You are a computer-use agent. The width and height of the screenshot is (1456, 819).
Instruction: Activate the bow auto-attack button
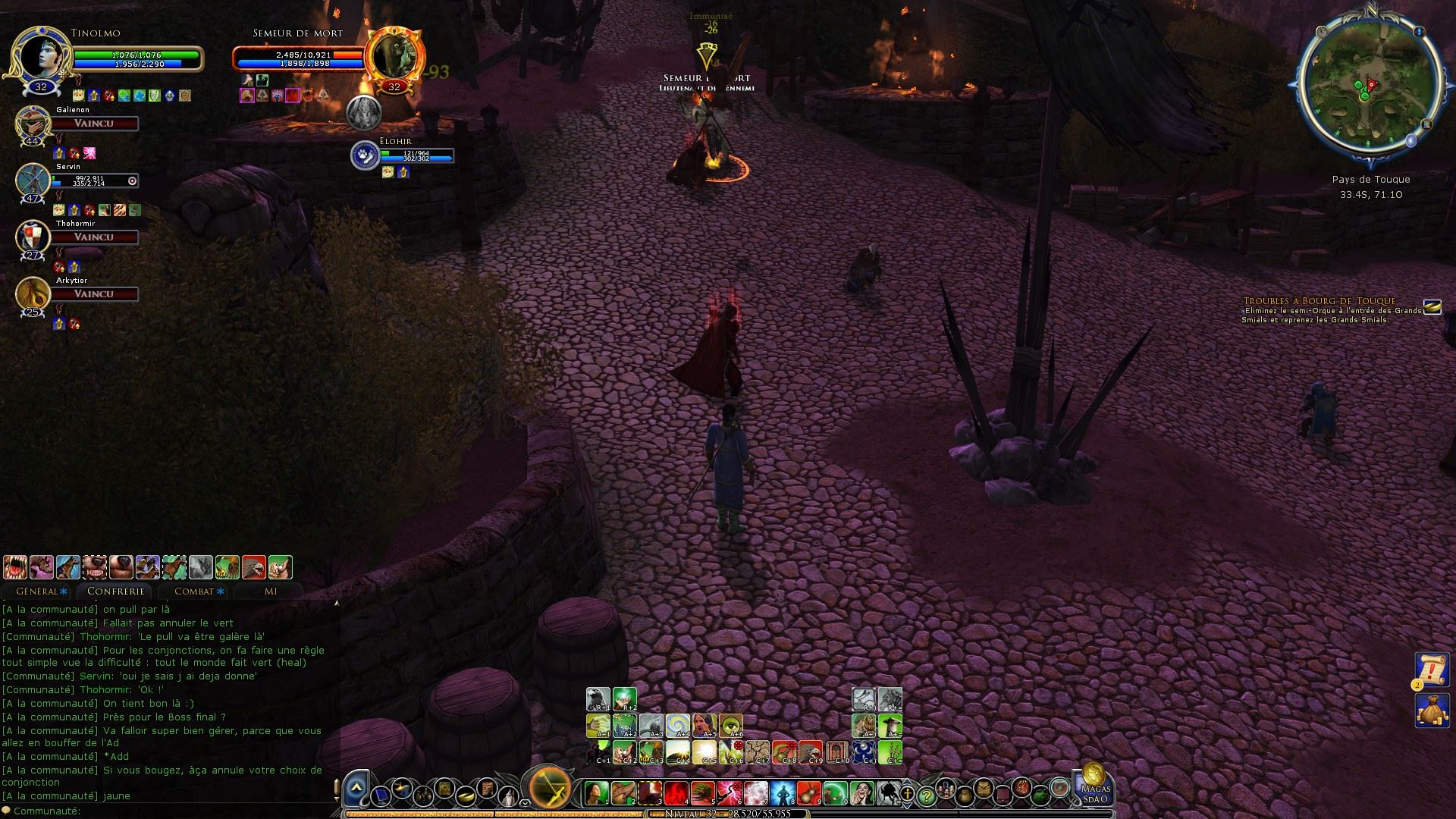[550, 787]
